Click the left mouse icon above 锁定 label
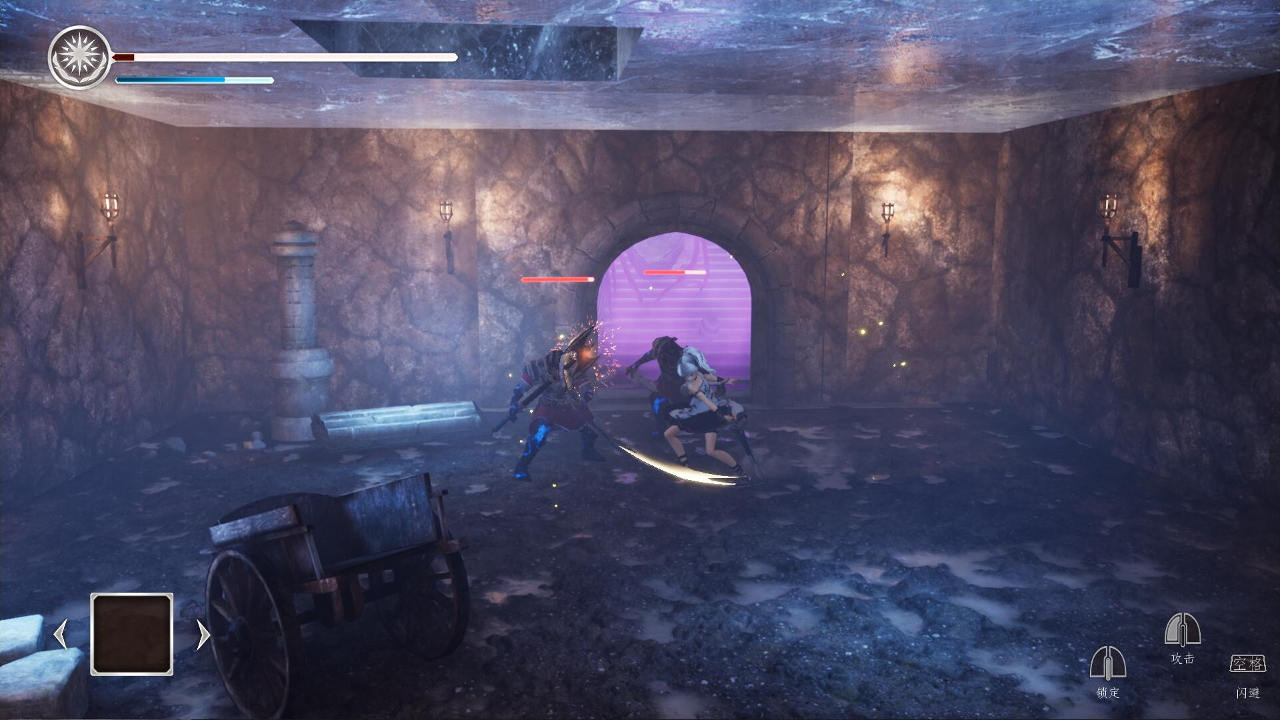This screenshot has width=1280, height=720. pyautogui.click(x=1108, y=663)
